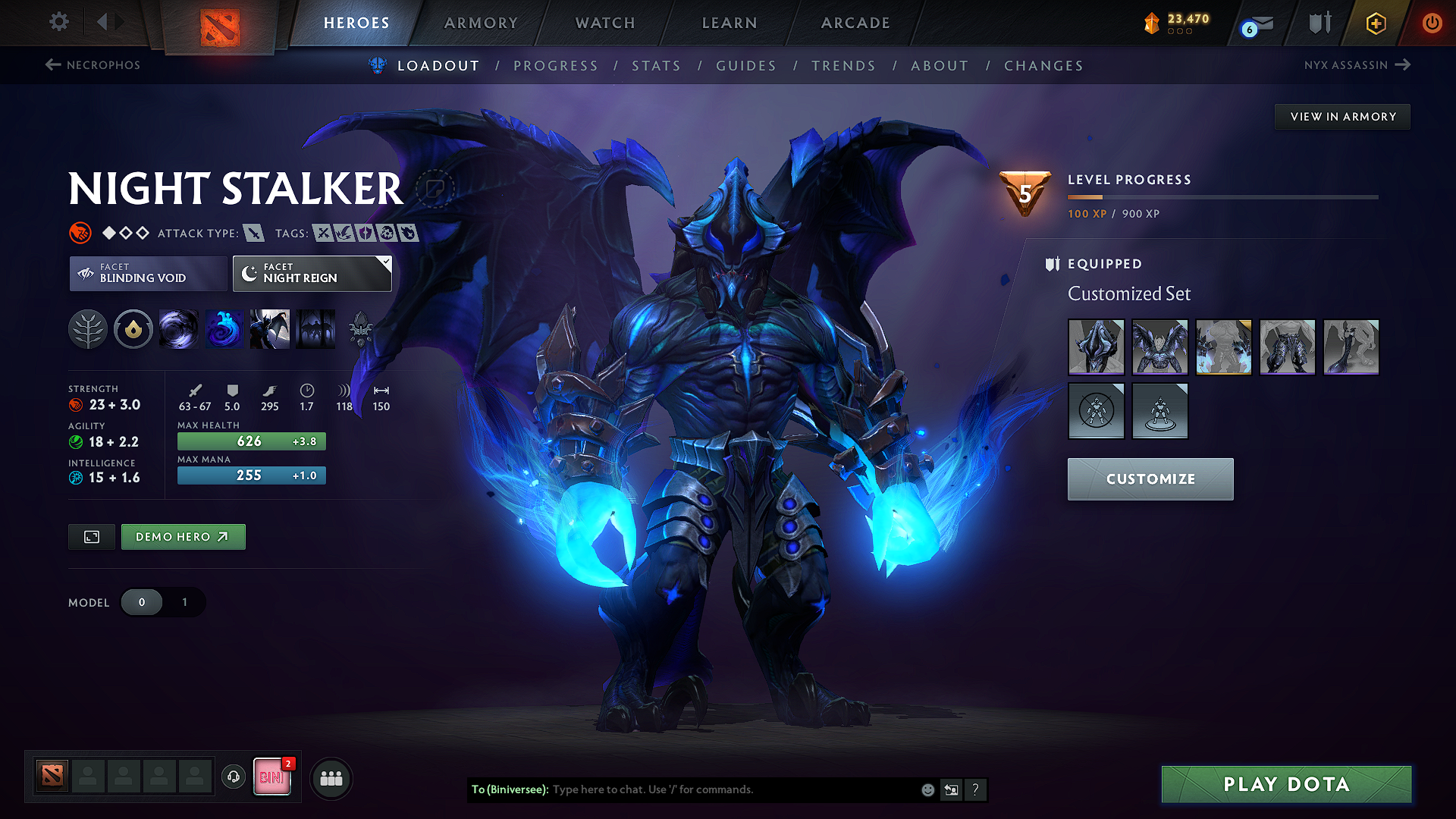Open the Armory menu item
The width and height of the screenshot is (1456, 819).
click(x=481, y=23)
